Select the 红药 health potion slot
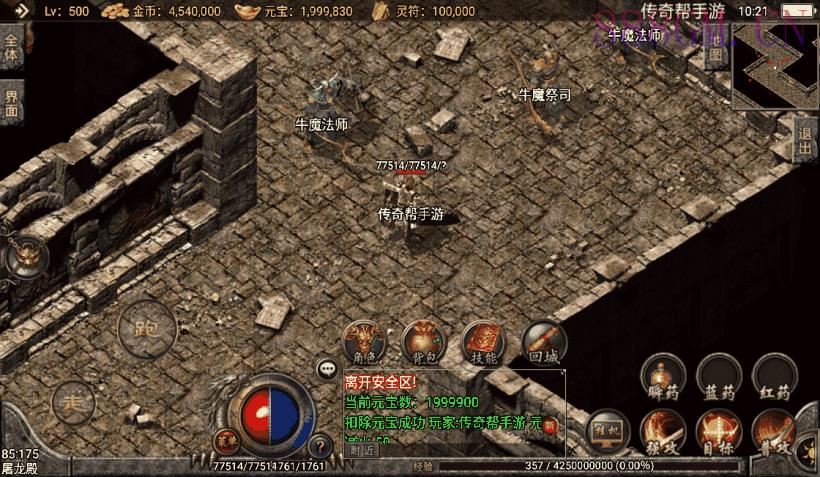 [774, 376]
